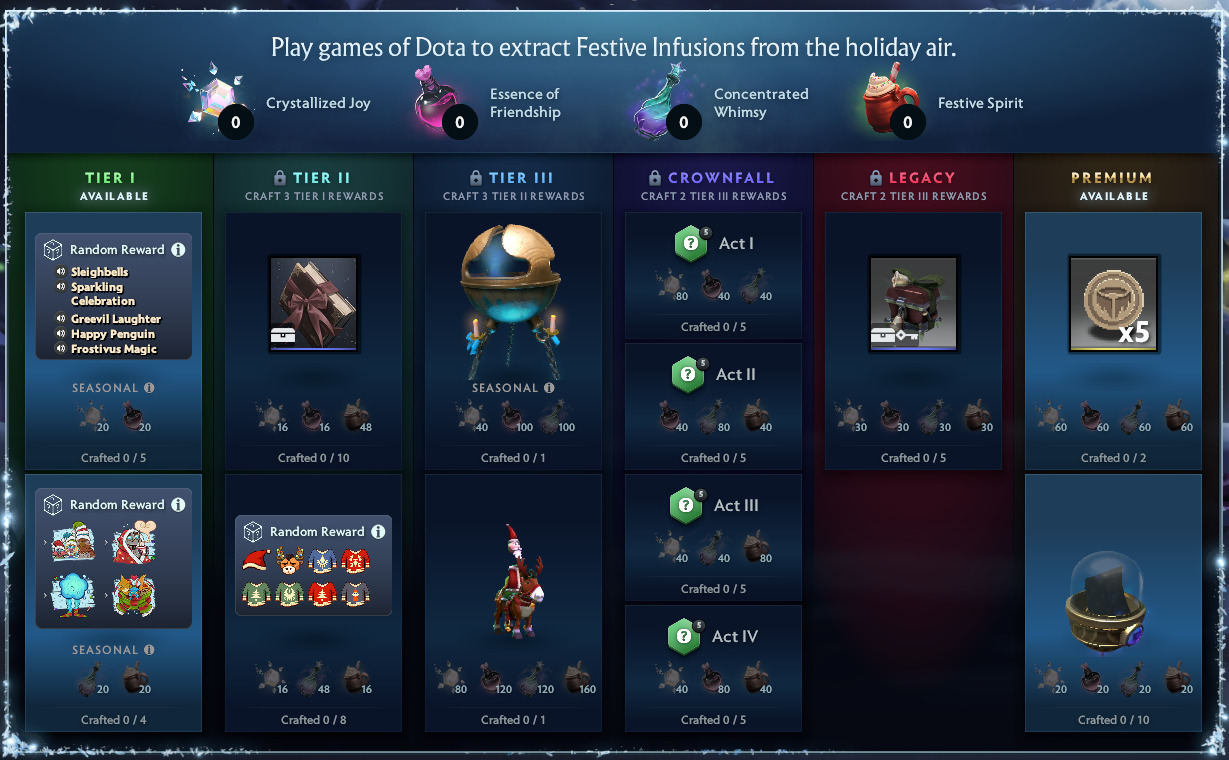Play the Greevil Laughter sound preview
This screenshot has height=760, width=1229.
point(61,319)
